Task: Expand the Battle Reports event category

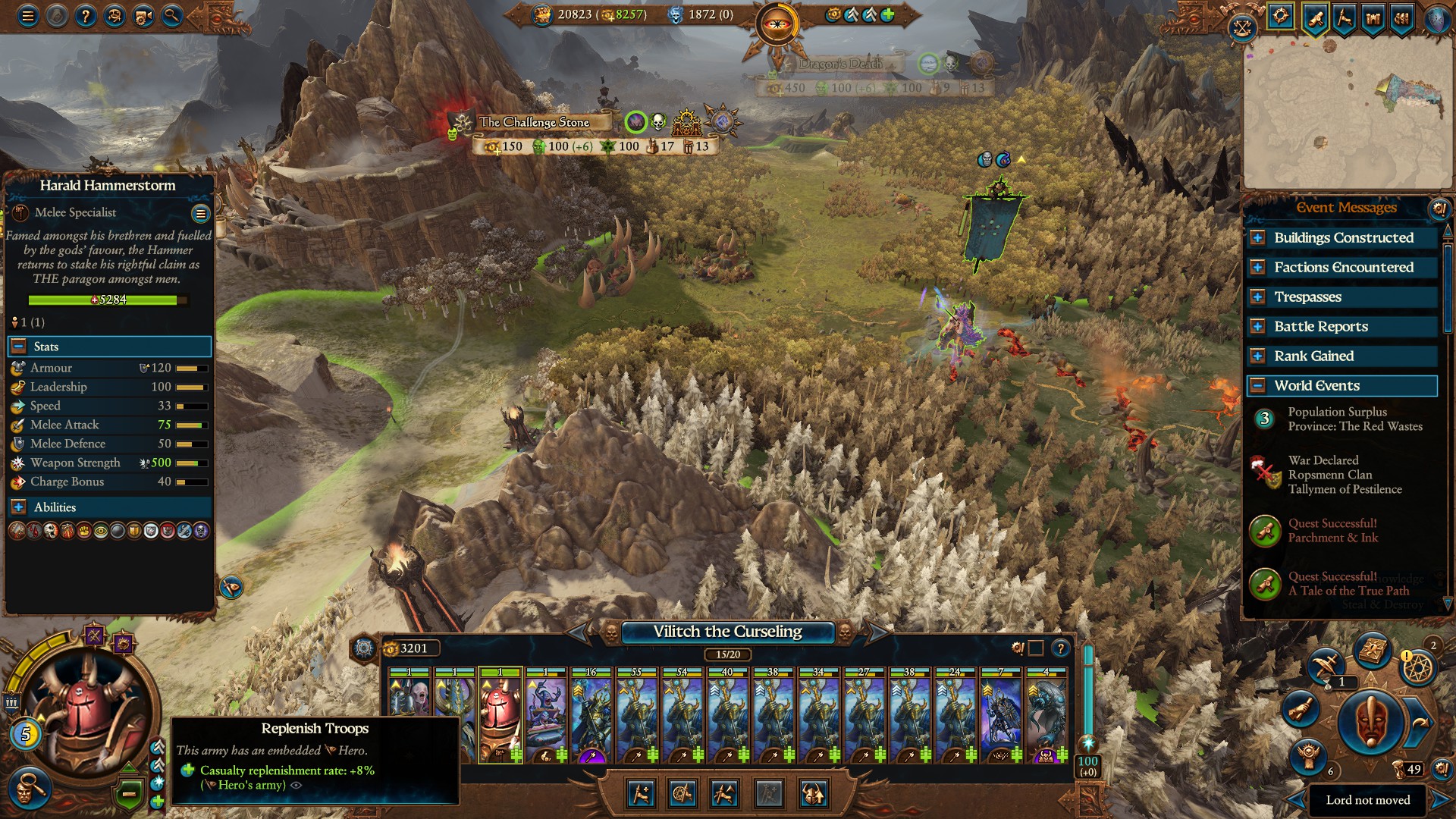Action: pos(1257,327)
